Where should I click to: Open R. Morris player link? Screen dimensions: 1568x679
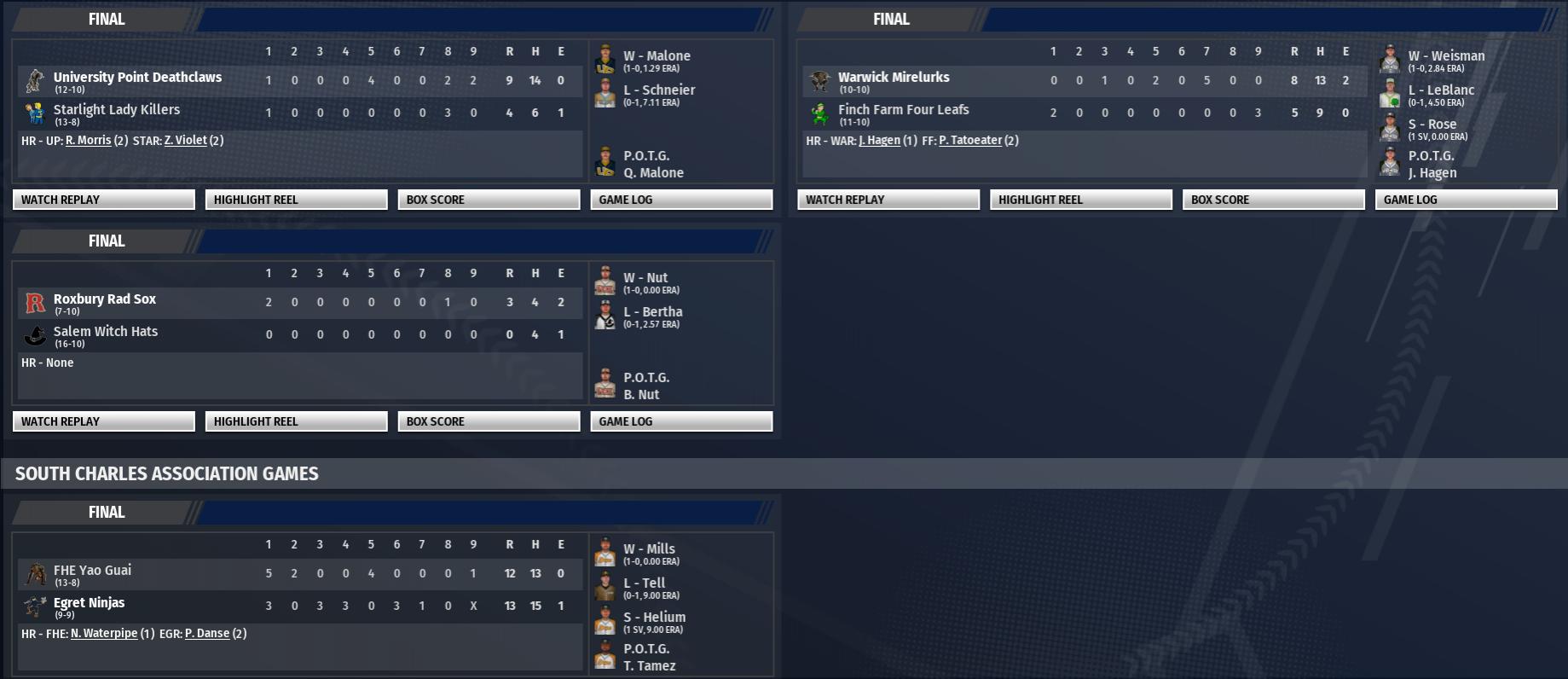[x=88, y=141]
